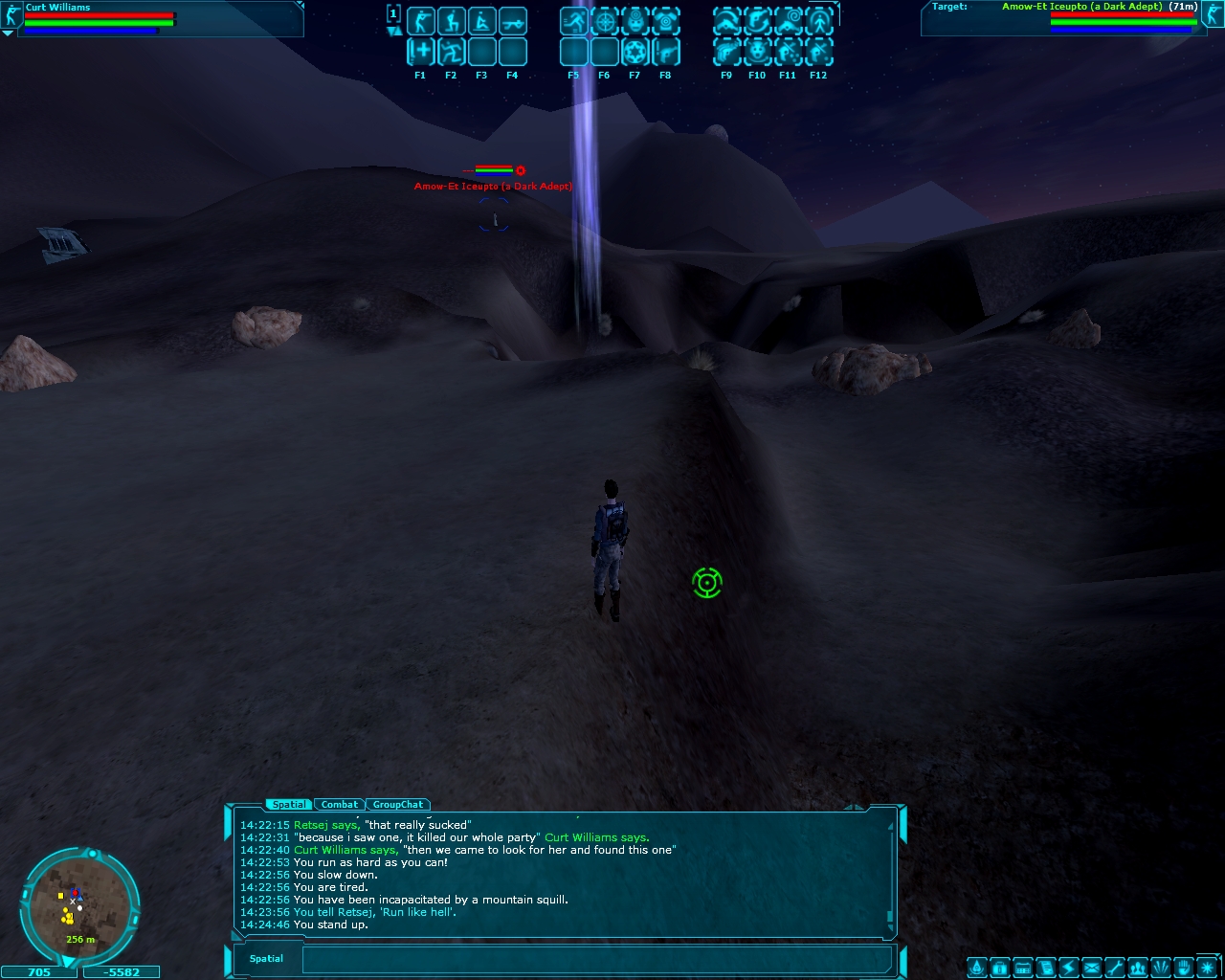This screenshot has height=980, width=1225.
Task: Select the Spatial chat tab
Action: click(288, 805)
